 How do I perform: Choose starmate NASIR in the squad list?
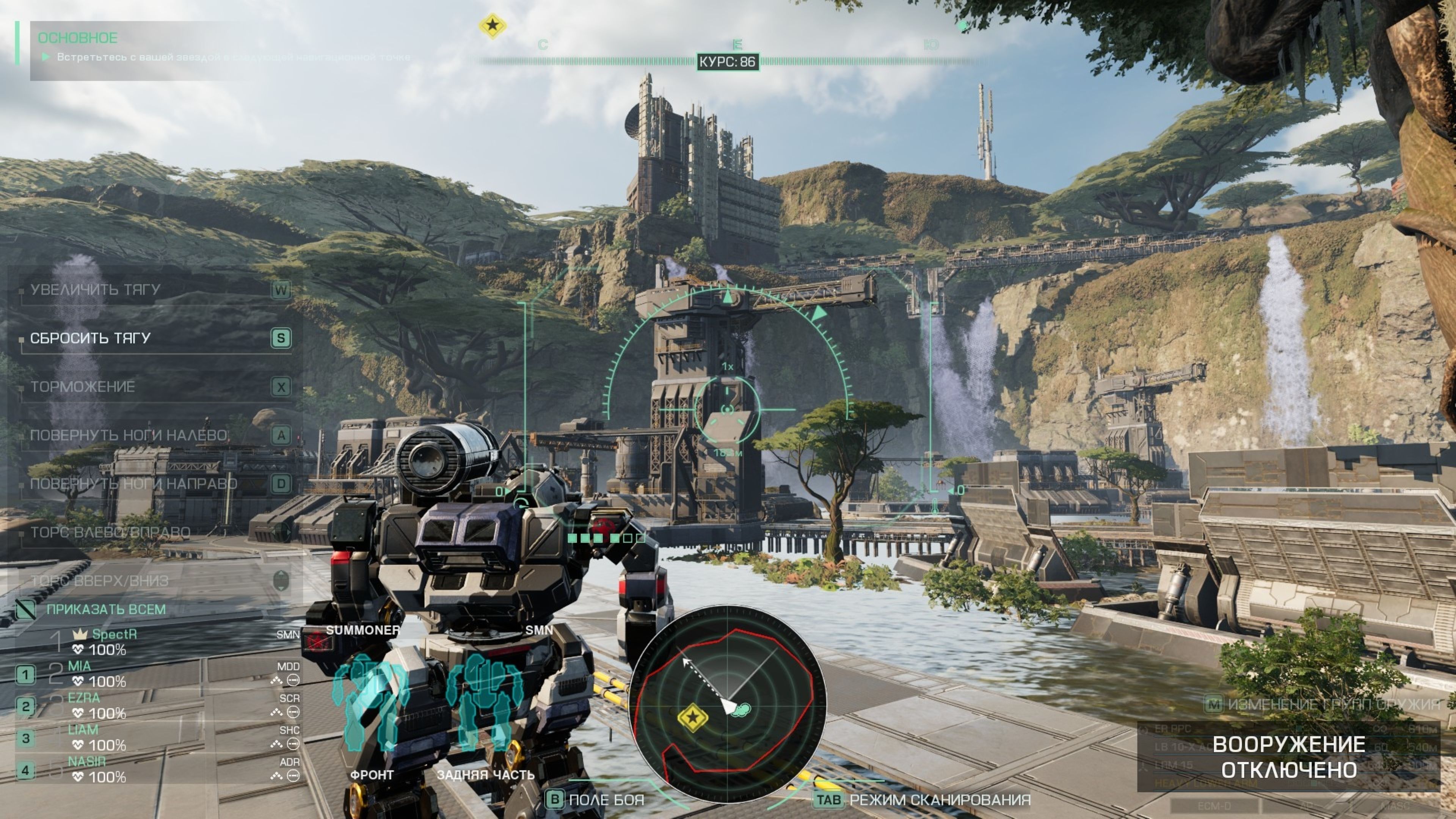tap(86, 762)
